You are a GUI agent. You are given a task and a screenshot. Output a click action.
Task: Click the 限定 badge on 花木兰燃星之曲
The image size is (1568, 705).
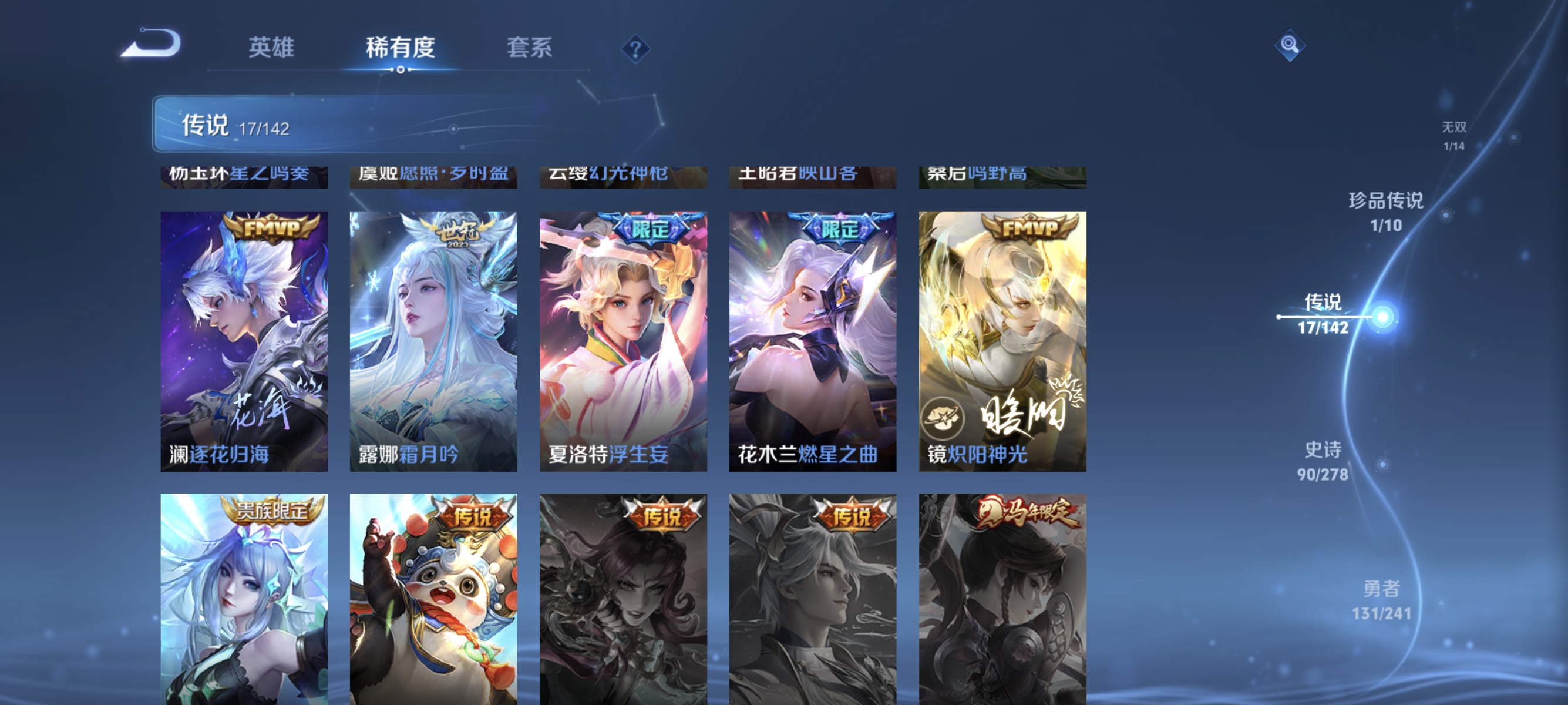pyautogui.click(x=836, y=231)
